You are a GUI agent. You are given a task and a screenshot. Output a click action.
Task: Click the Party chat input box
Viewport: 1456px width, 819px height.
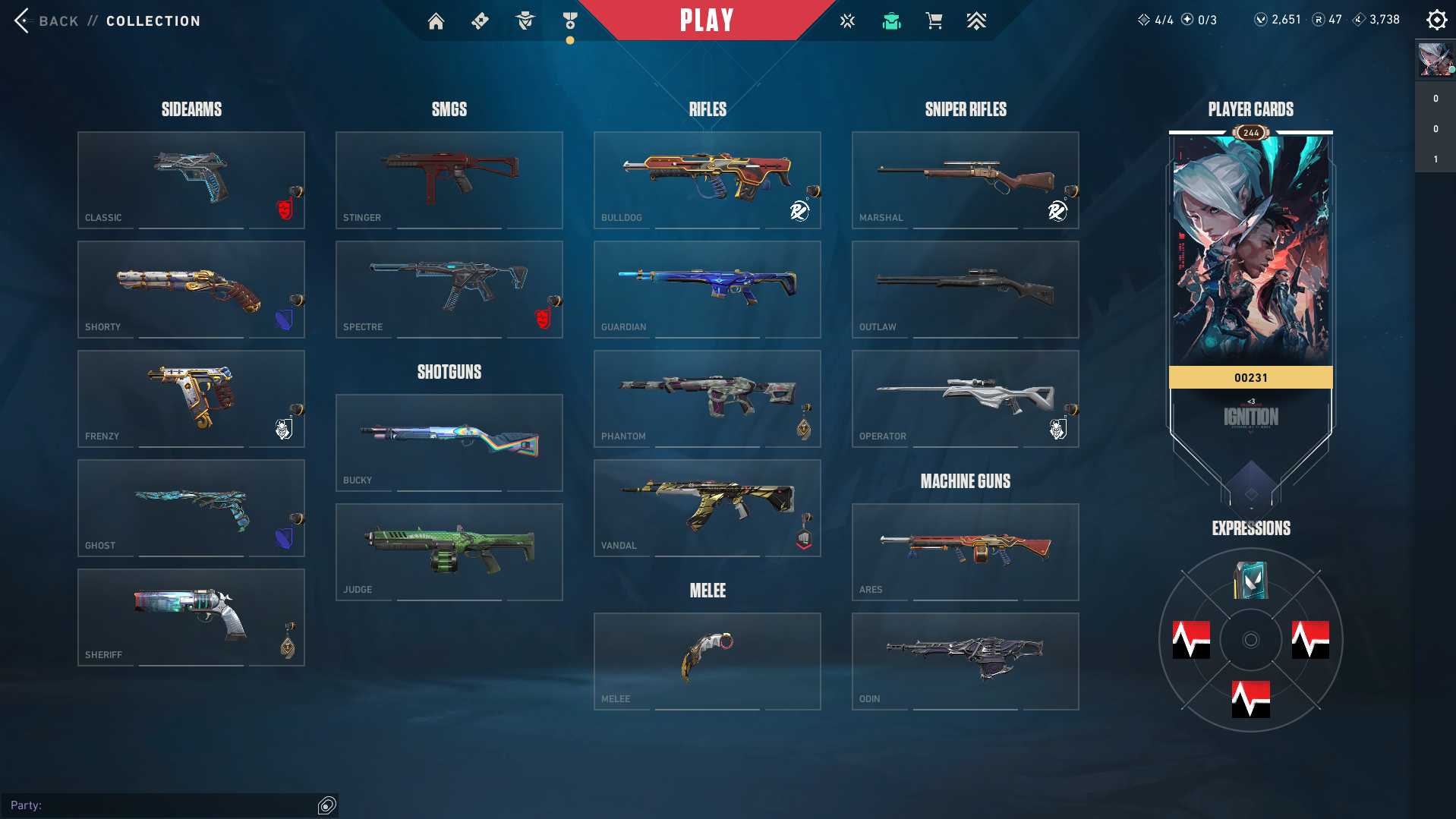click(167, 805)
